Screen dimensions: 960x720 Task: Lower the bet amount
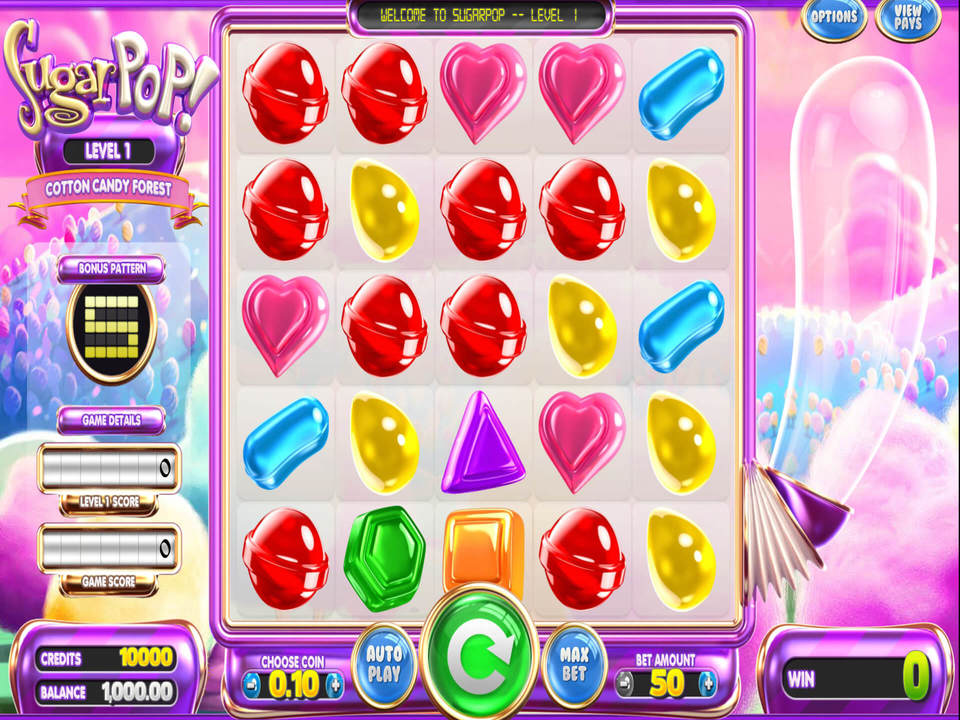coord(624,685)
